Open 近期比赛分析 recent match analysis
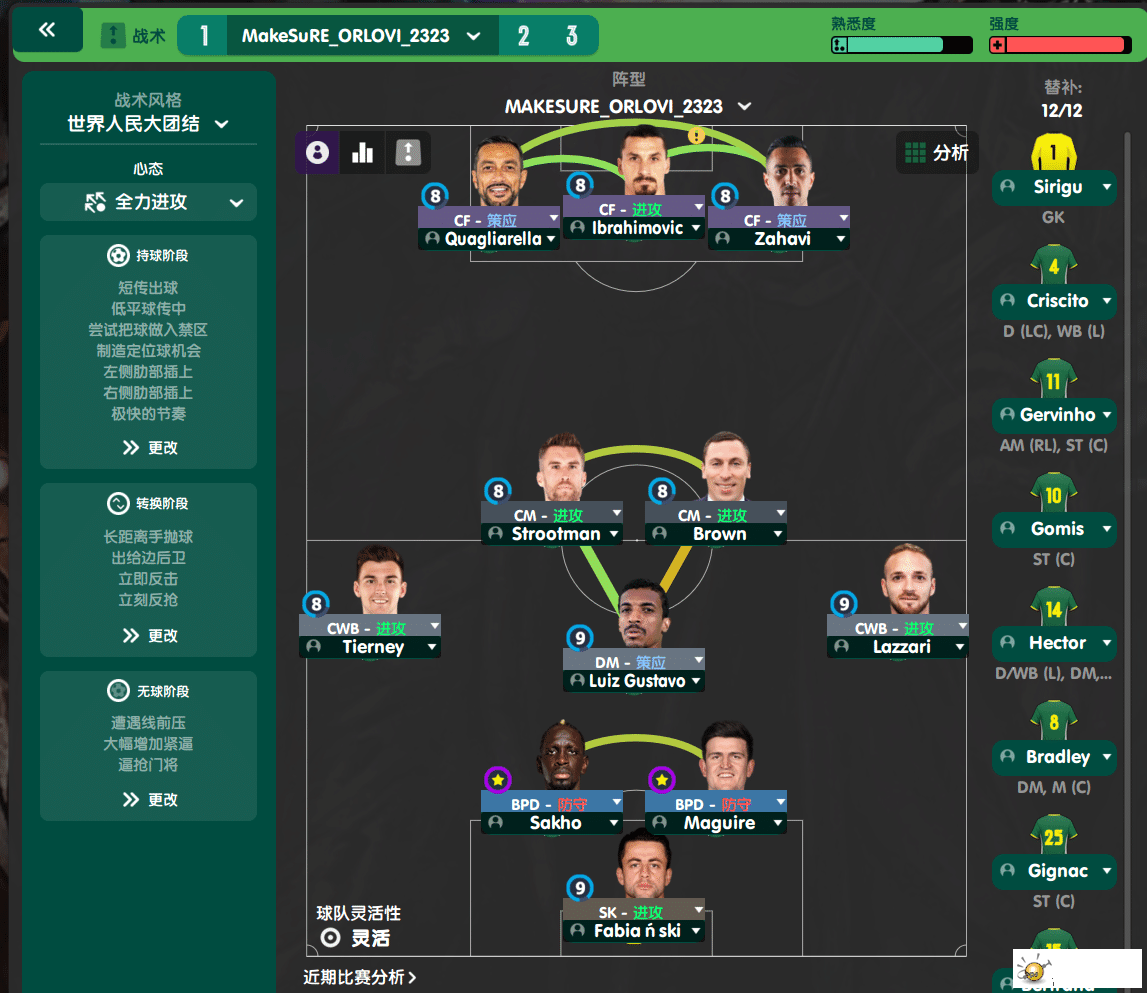Screen dimensions: 1147x993 (x=360, y=977)
